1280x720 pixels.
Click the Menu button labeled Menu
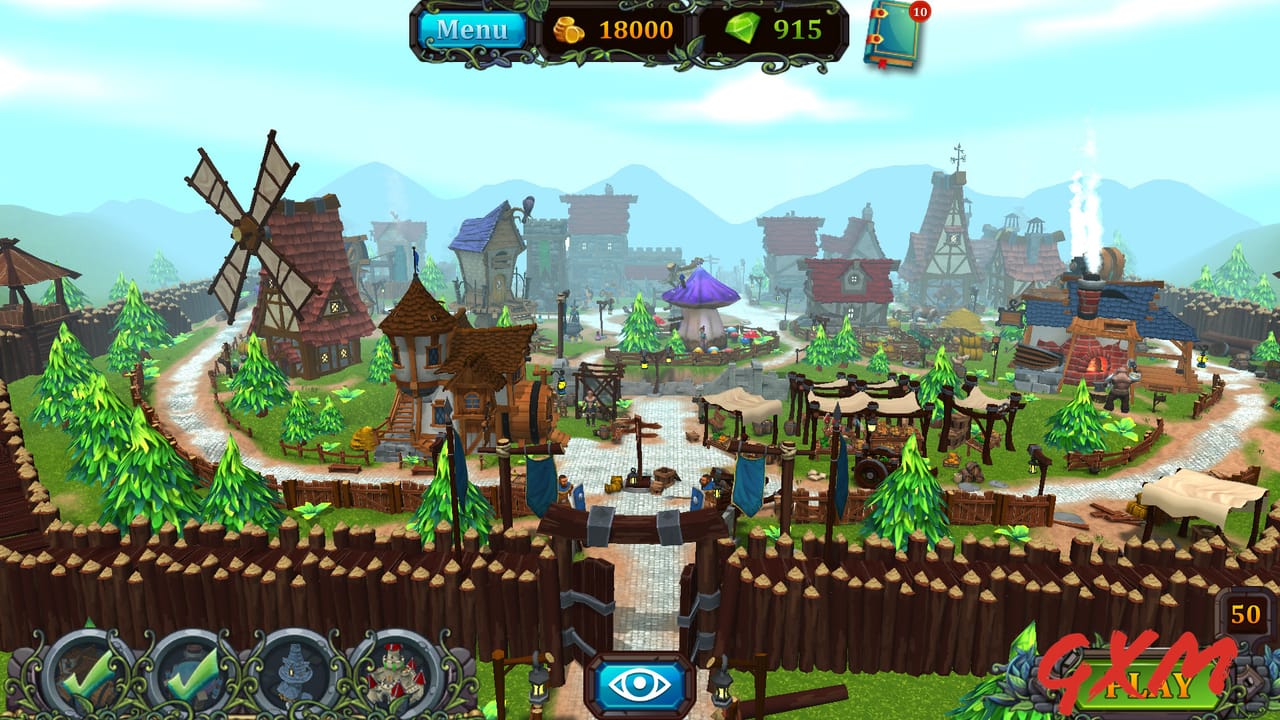point(474,28)
